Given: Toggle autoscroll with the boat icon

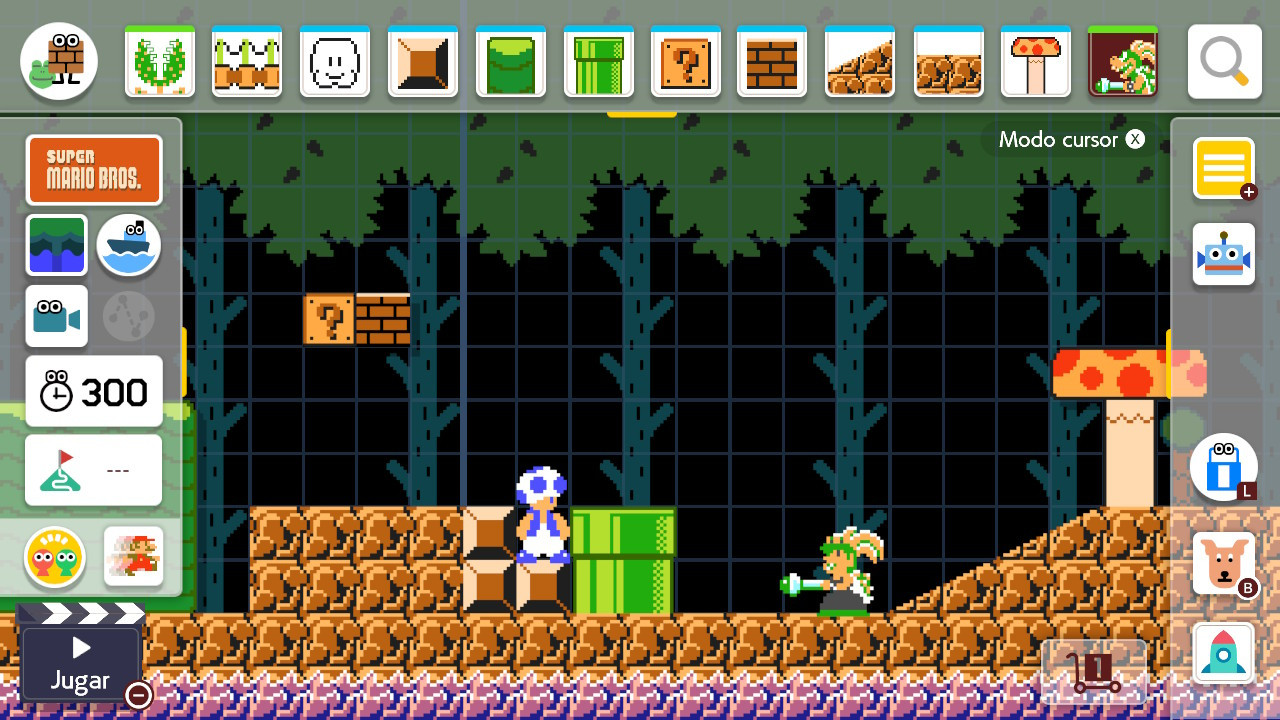Looking at the screenshot, I should point(128,246).
